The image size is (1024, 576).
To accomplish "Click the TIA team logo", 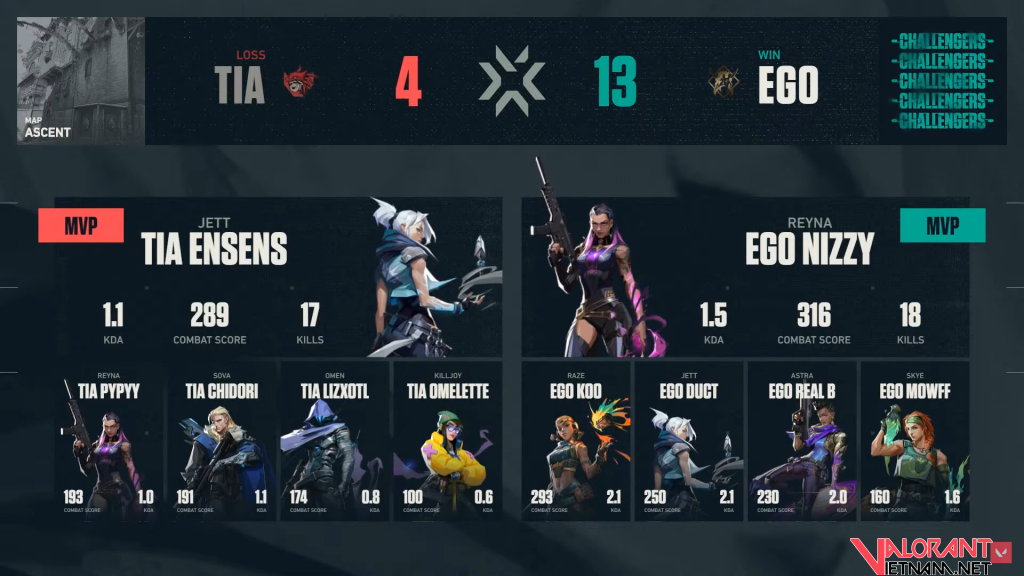I will pos(299,84).
